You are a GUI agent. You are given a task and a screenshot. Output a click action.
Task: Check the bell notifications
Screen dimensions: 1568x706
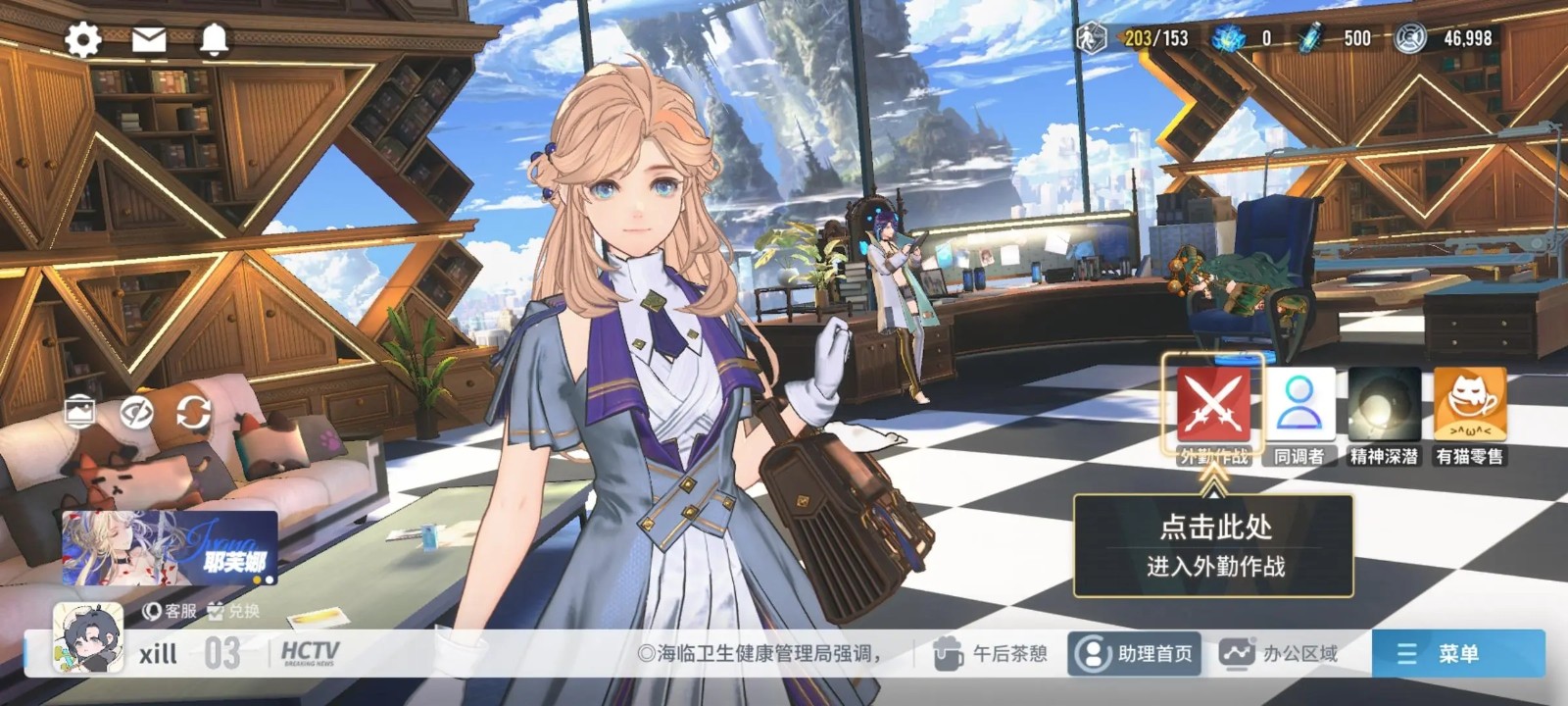pos(214,39)
